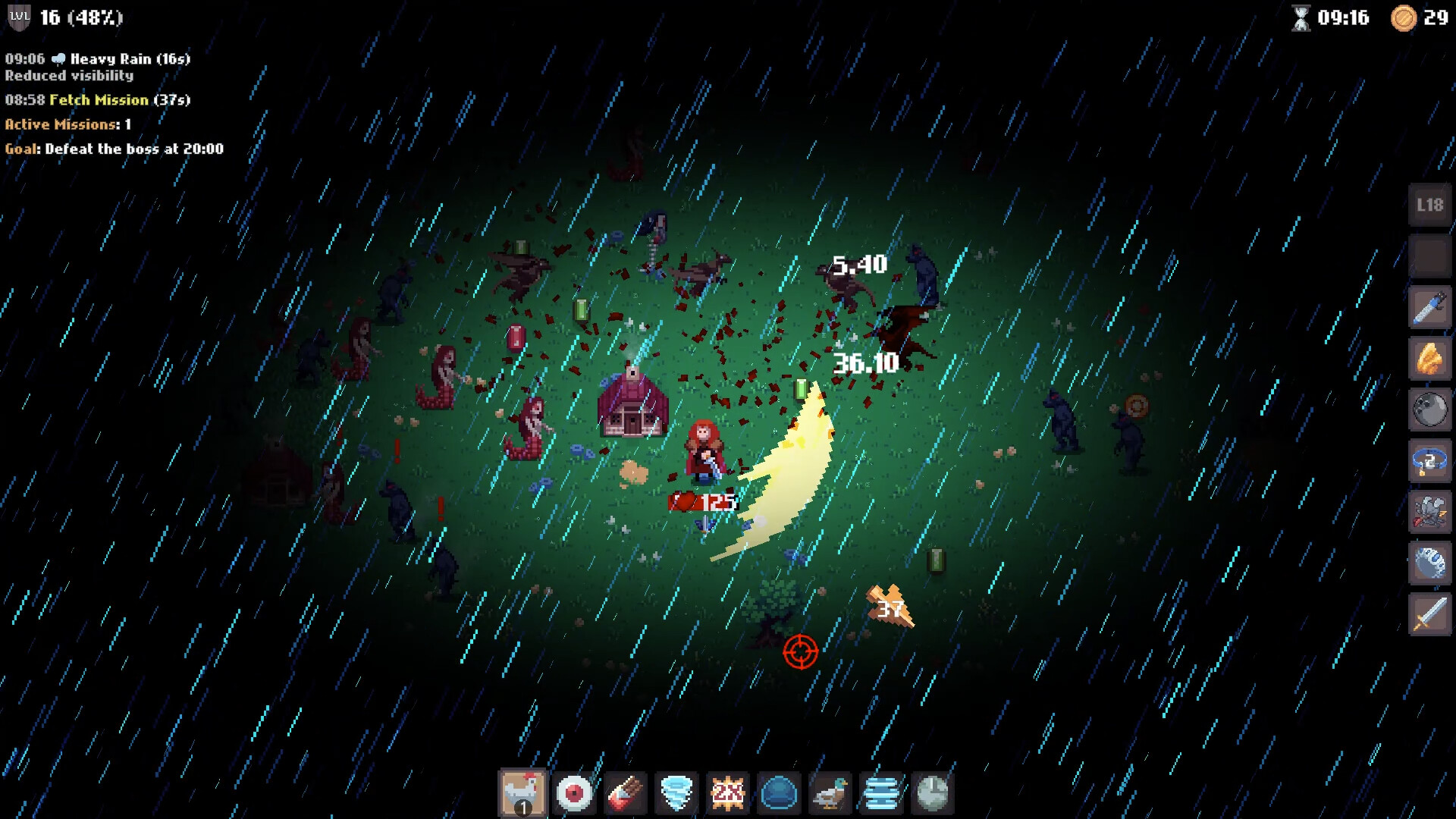Image resolution: width=1456 pixels, height=819 pixels.
Task: Select the steel sword weapon slot
Action: 1430,614
